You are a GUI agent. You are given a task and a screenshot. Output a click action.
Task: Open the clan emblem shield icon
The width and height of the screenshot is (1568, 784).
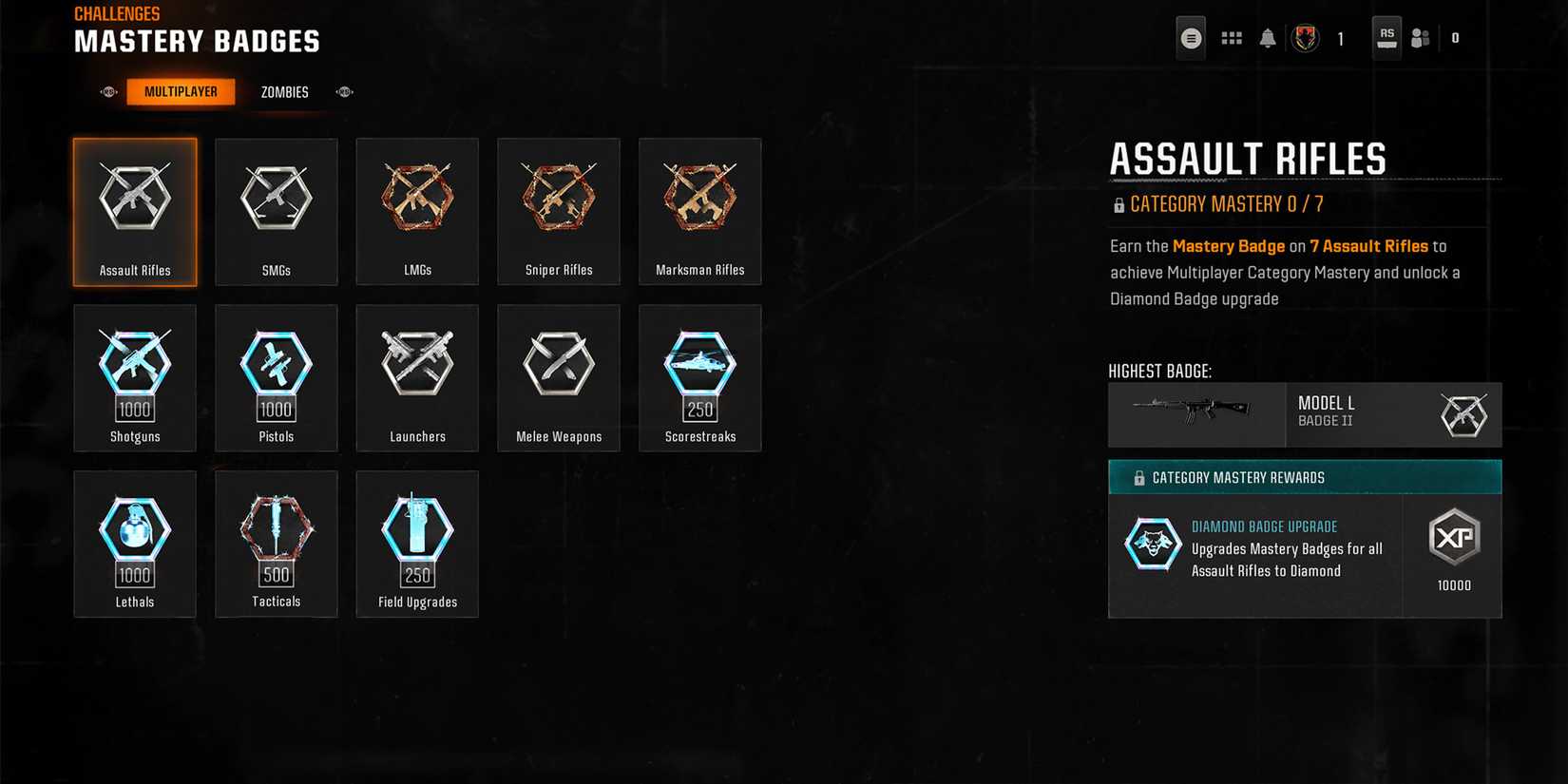pos(1306,38)
